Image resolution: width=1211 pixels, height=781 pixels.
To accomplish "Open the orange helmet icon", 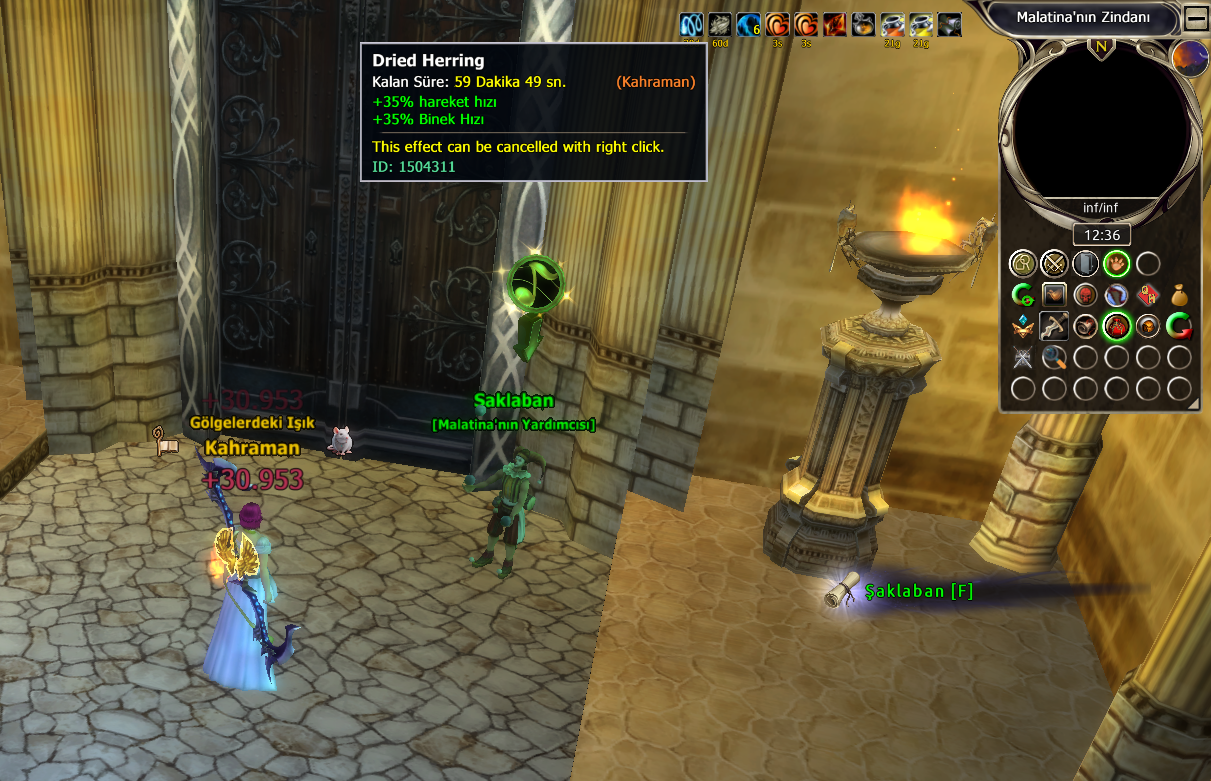I will coord(1148,326).
